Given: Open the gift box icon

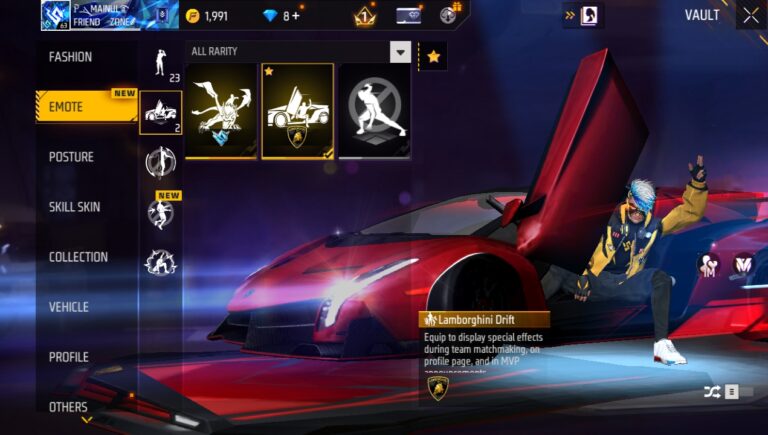Looking at the screenshot, I should [450, 15].
